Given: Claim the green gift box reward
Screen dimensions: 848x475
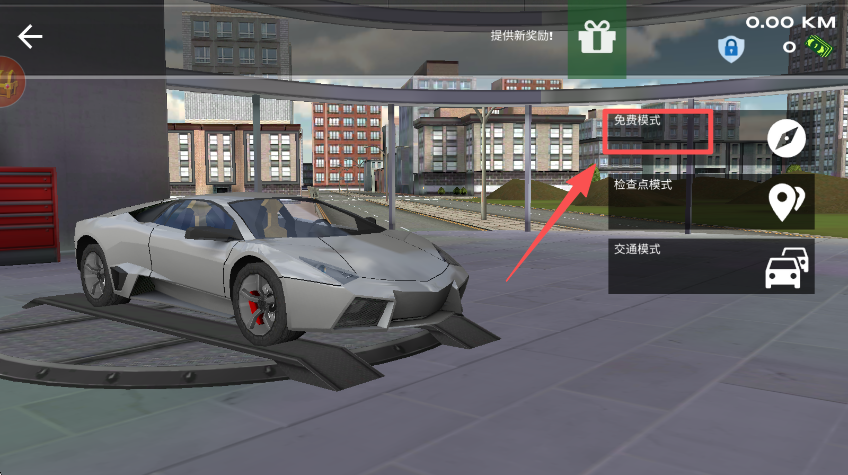Looking at the screenshot, I should coord(598,39).
